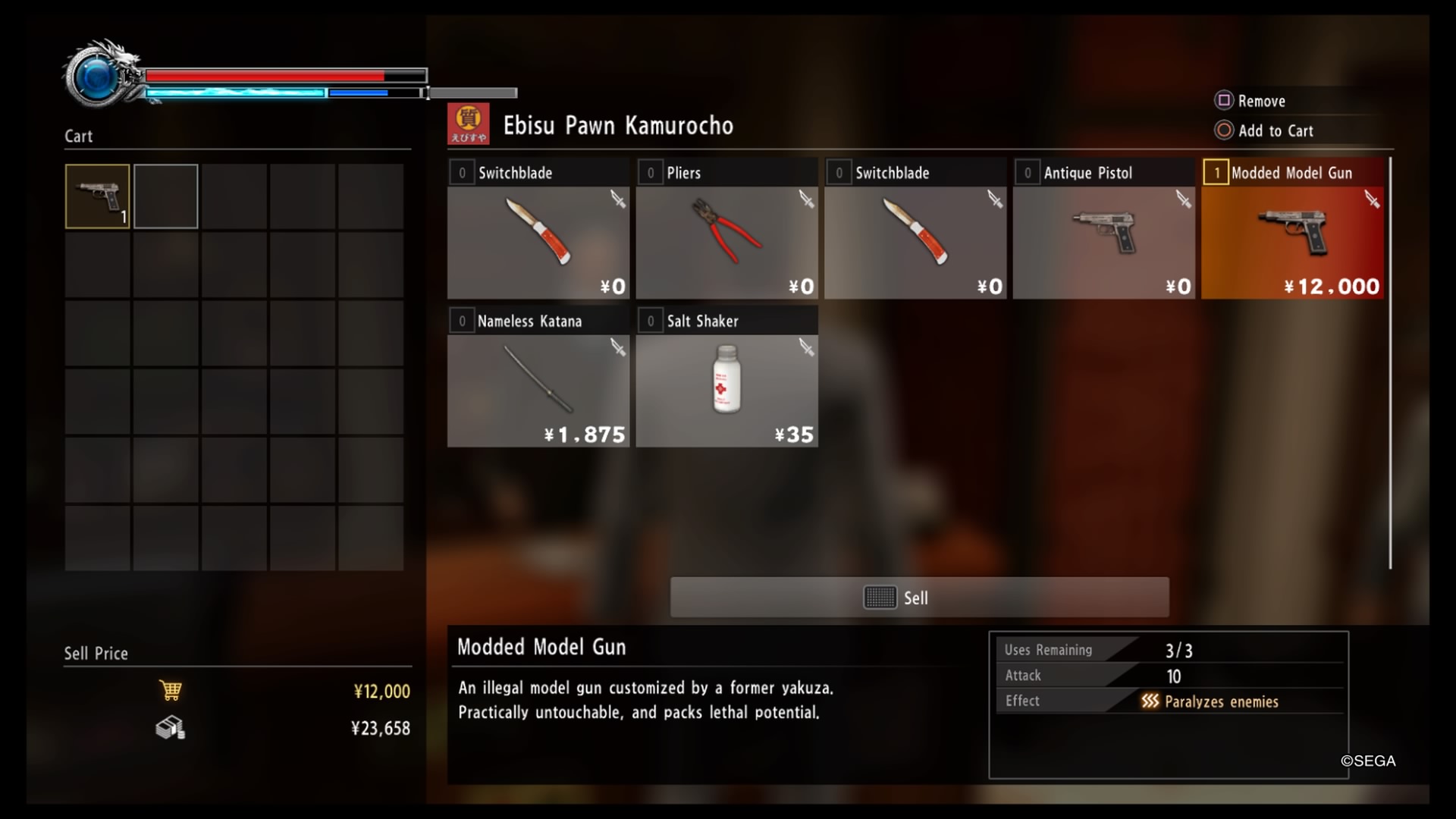Toggle Add to Cart with the circle prompt
1456x819 pixels.
[1223, 130]
